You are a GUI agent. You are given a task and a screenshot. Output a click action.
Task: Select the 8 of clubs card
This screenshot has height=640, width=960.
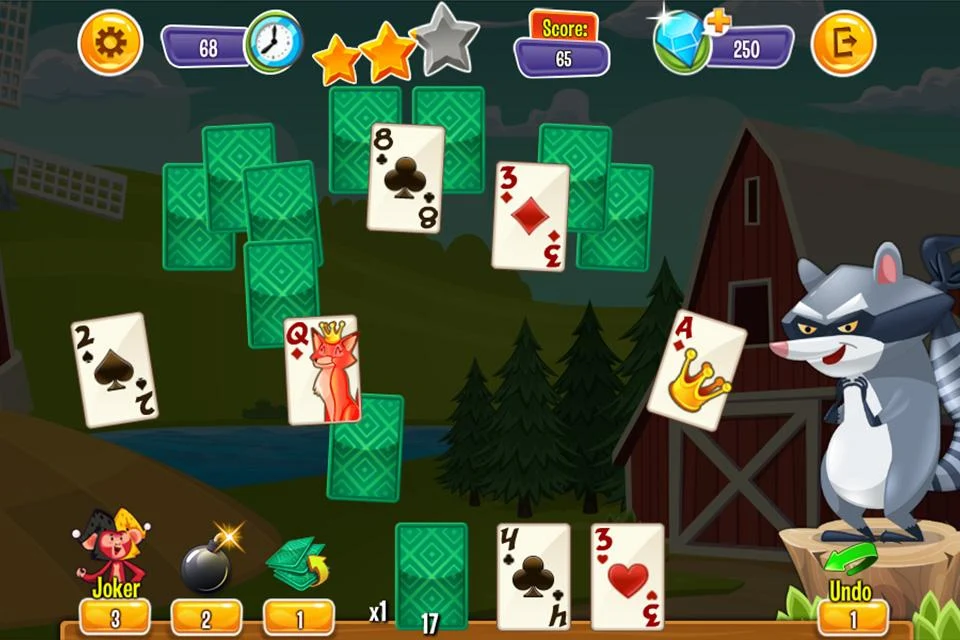[405, 178]
